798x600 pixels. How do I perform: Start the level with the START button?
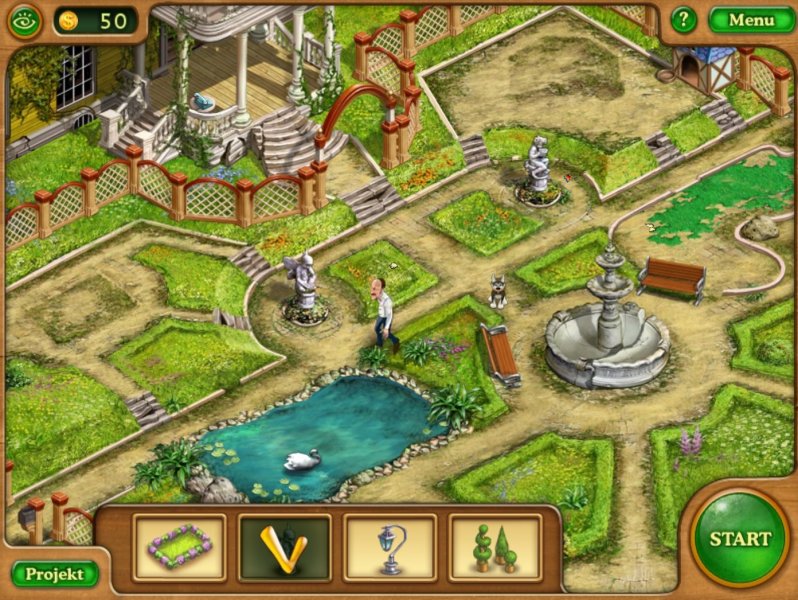[740, 538]
